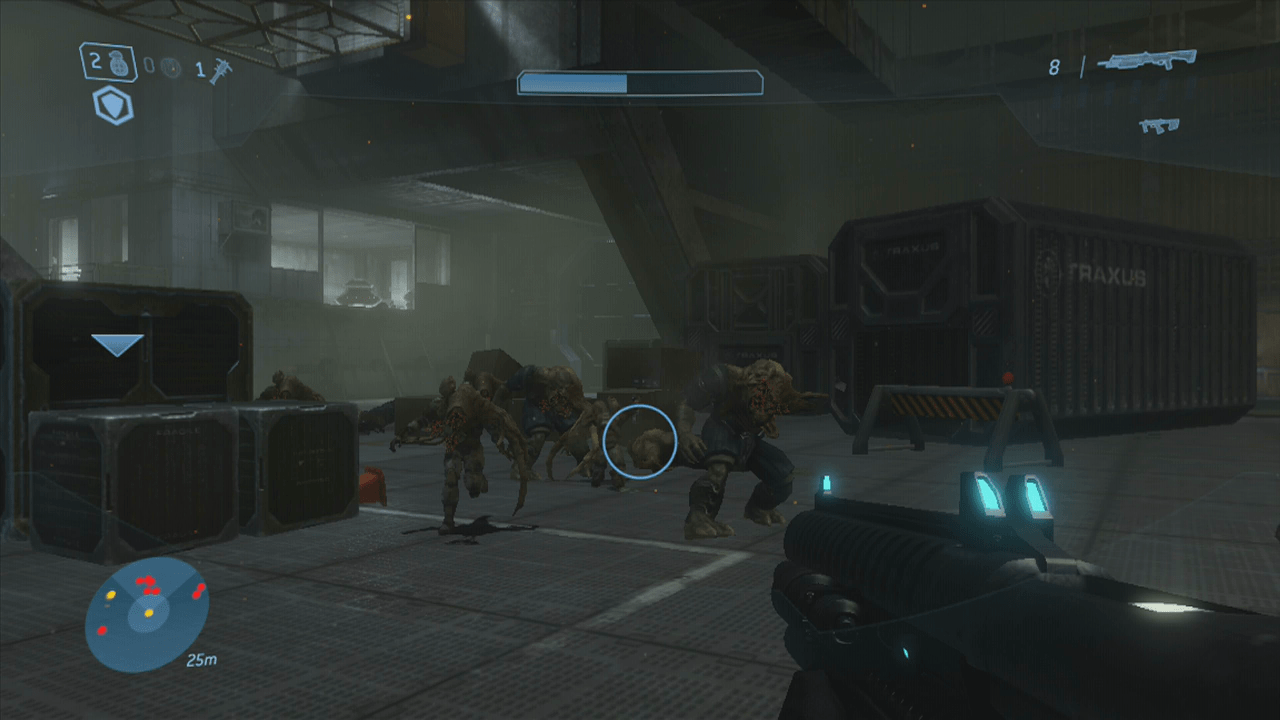Switch to the secondary SMG weapon icon
The height and width of the screenshot is (720, 1280).
1159,125
